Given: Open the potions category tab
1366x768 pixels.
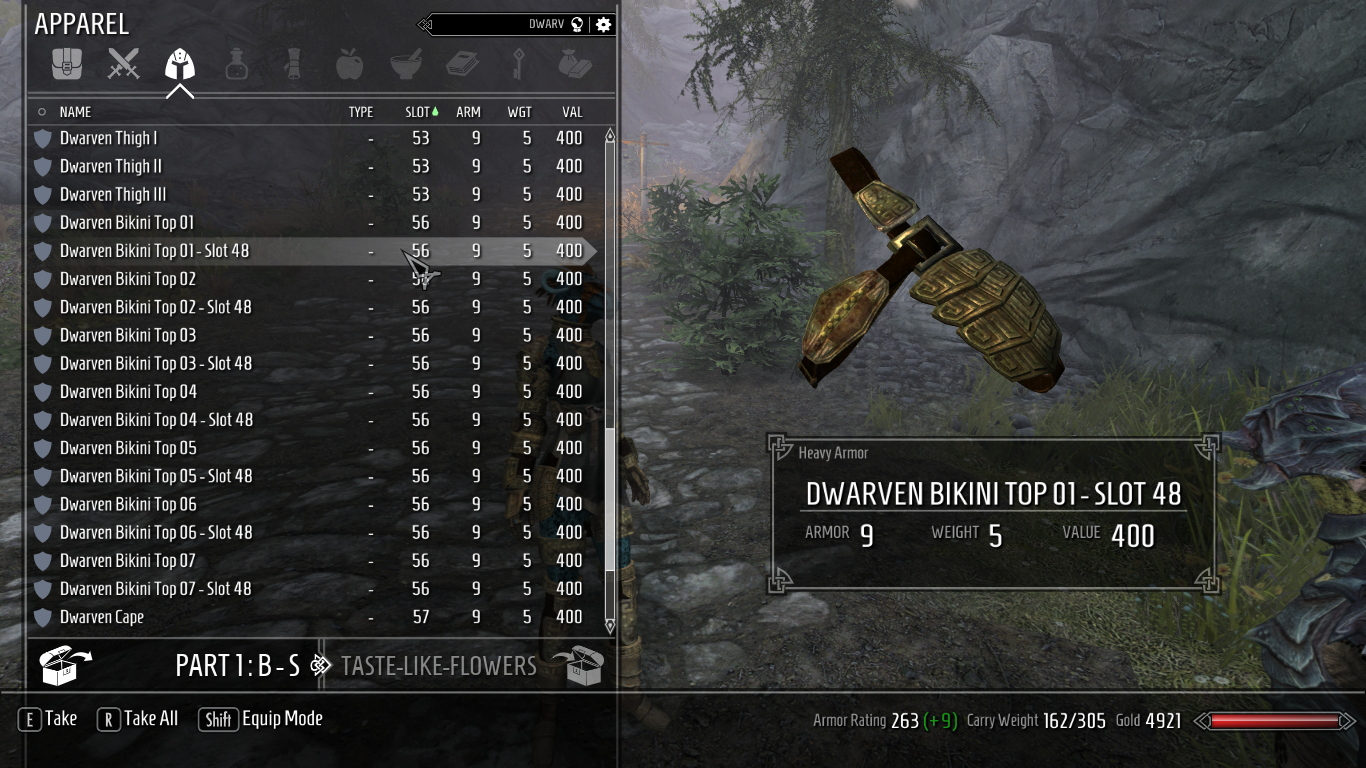Looking at the screenshot, I should pyautogui.click(x=236, y=65).
